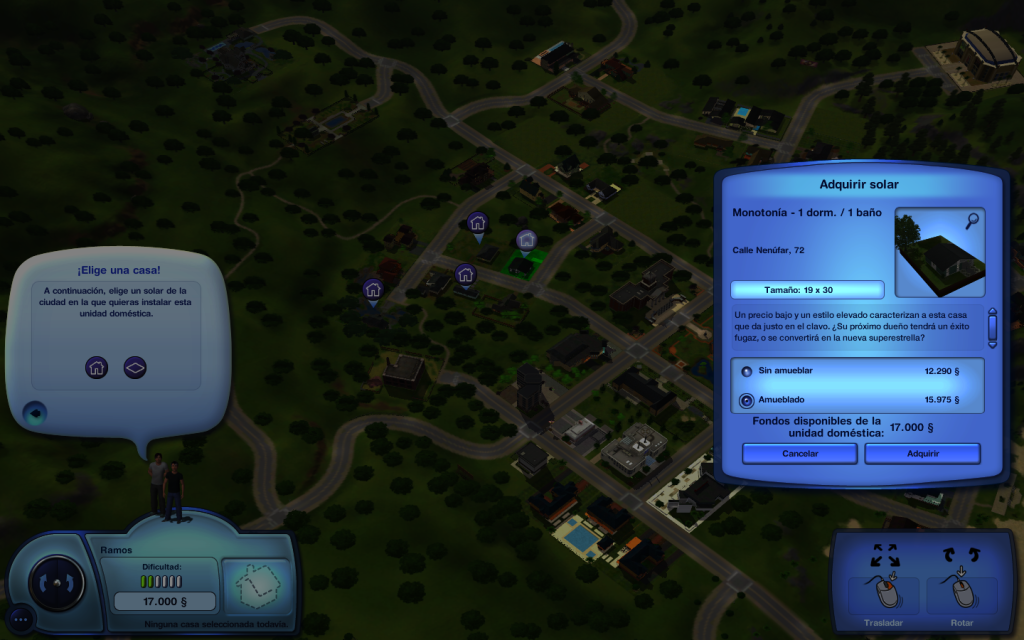Collapse the ¡Elige una casa! hint bubble
Screen dimensions: 1024x640
pos(35,411)
